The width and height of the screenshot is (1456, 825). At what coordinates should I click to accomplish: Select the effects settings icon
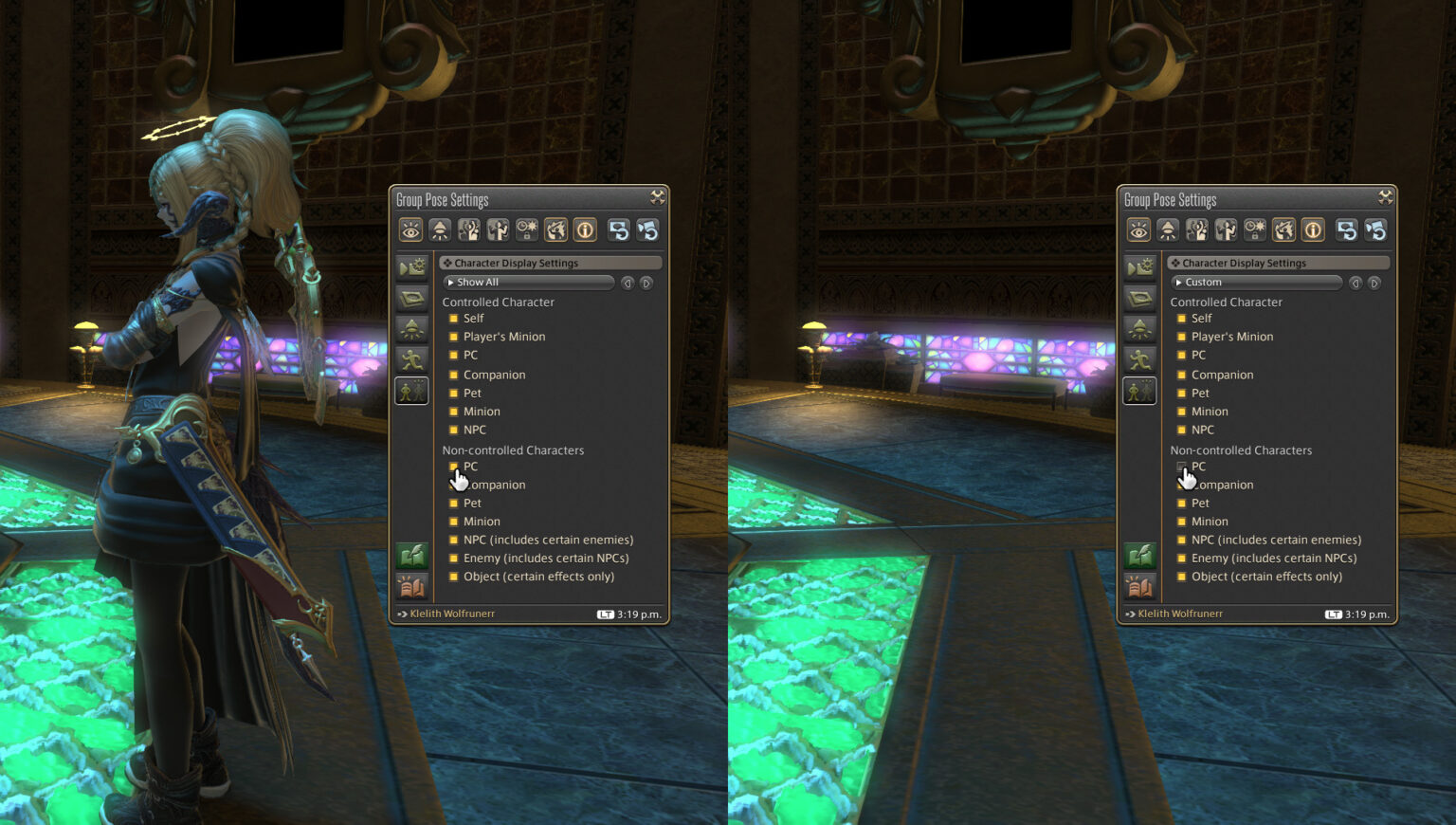point(556,229)
